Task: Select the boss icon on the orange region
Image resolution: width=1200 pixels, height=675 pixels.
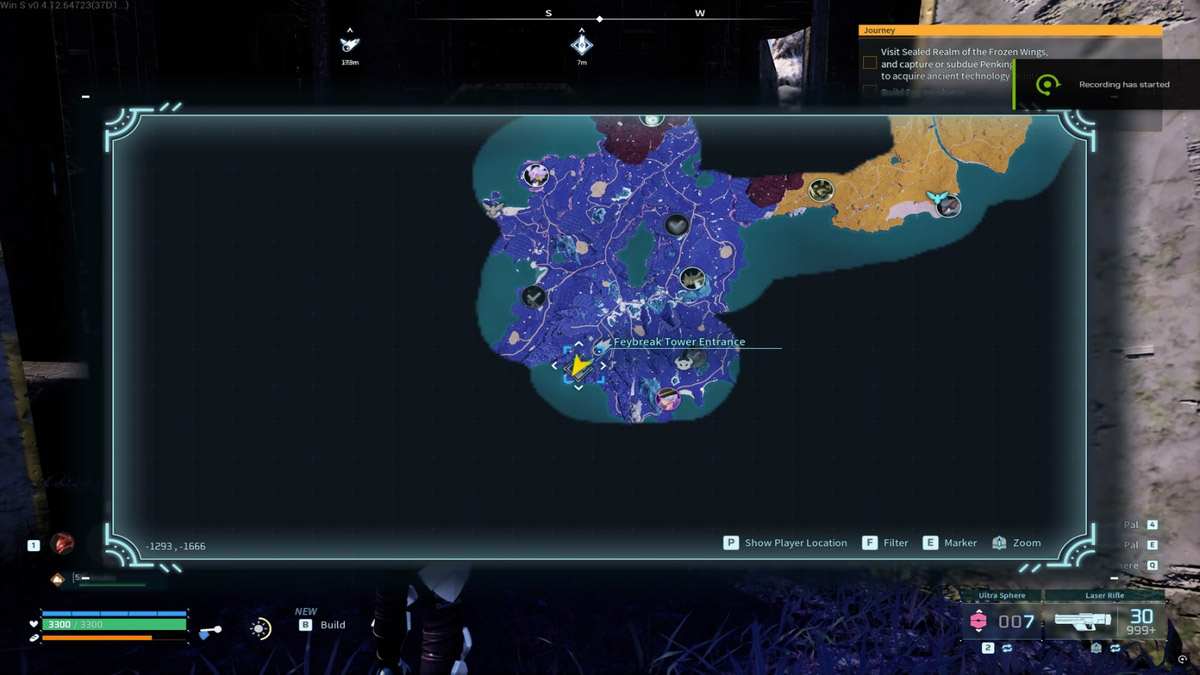Action: 821,190
